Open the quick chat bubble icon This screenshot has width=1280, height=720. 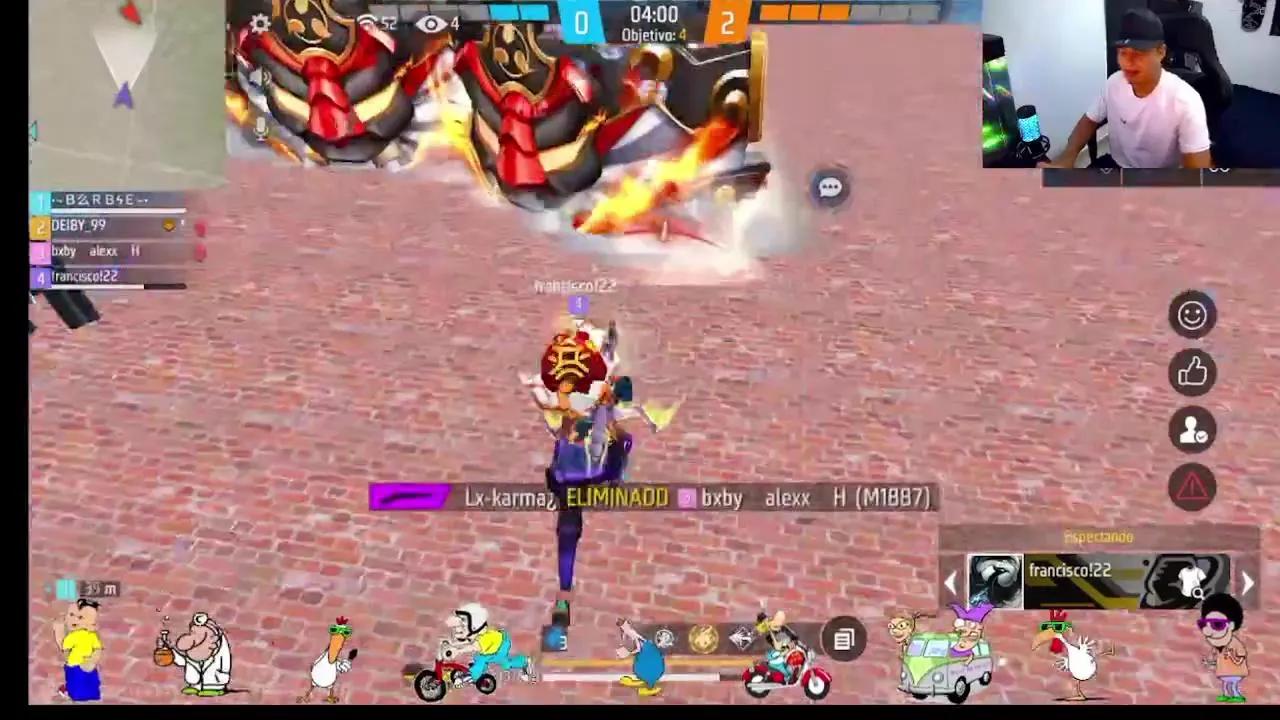tap(829, 188)
